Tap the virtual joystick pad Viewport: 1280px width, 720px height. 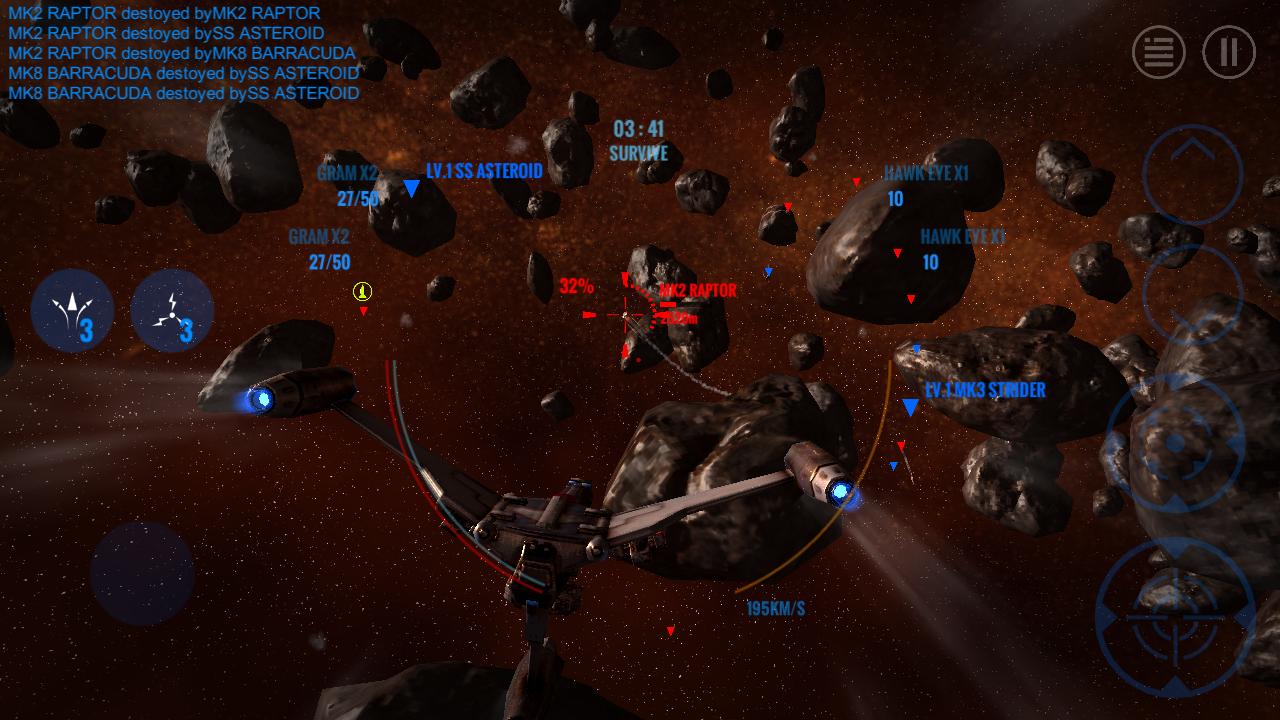click(x=142, y=573)
